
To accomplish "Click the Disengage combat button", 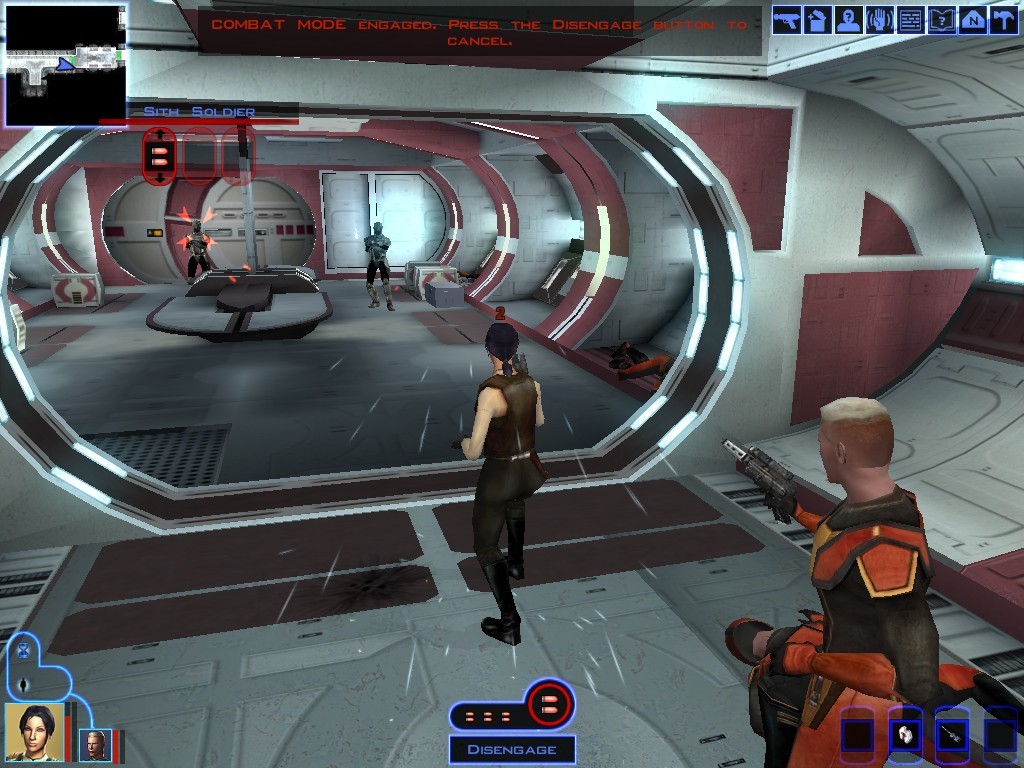I will pyautogui.click(x=511, y=749).
